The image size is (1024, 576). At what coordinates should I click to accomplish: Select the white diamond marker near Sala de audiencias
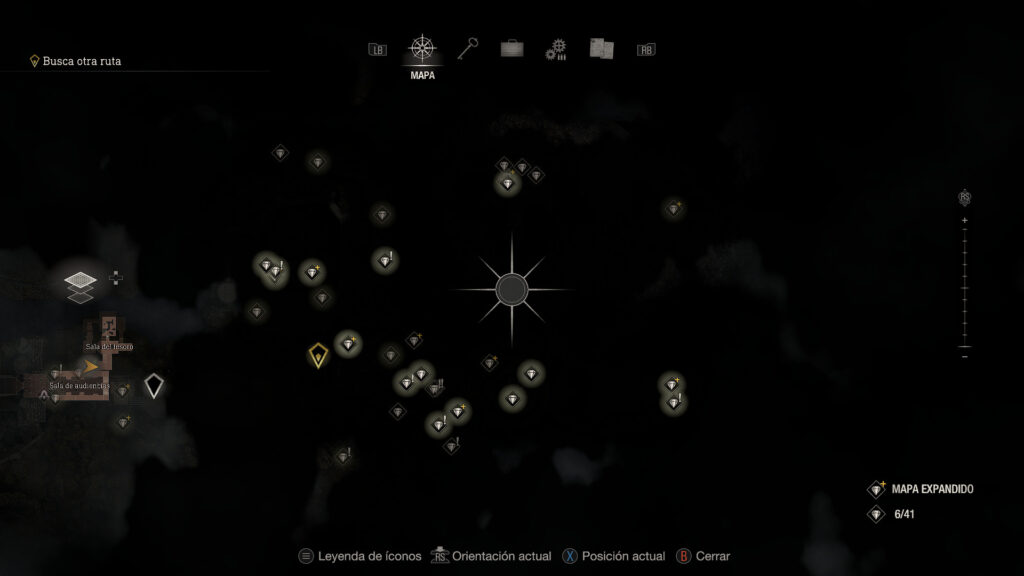click(153, 386)
